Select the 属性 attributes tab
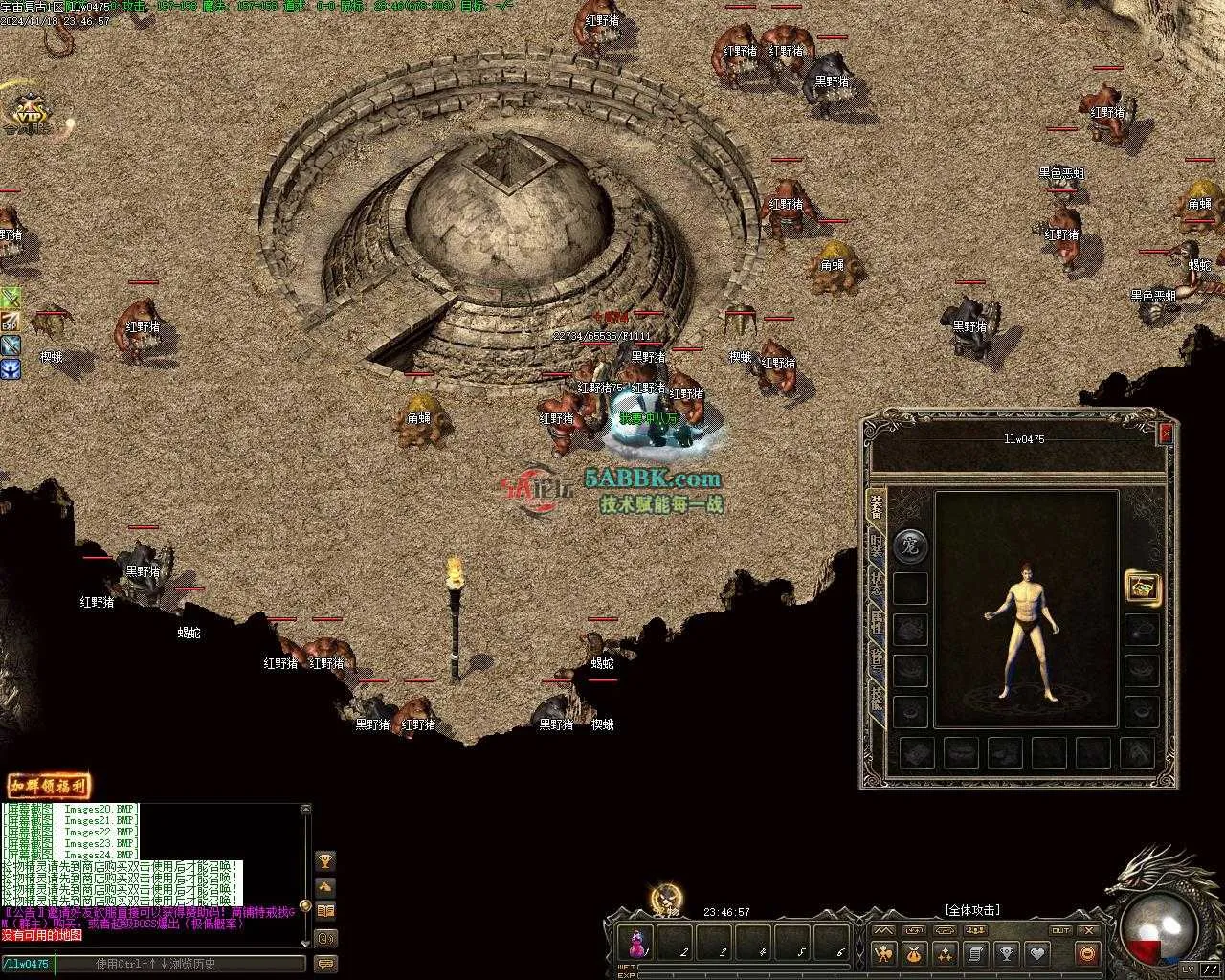The height and width of the screenshot is (980, 1225). click(x=876, y=625)
